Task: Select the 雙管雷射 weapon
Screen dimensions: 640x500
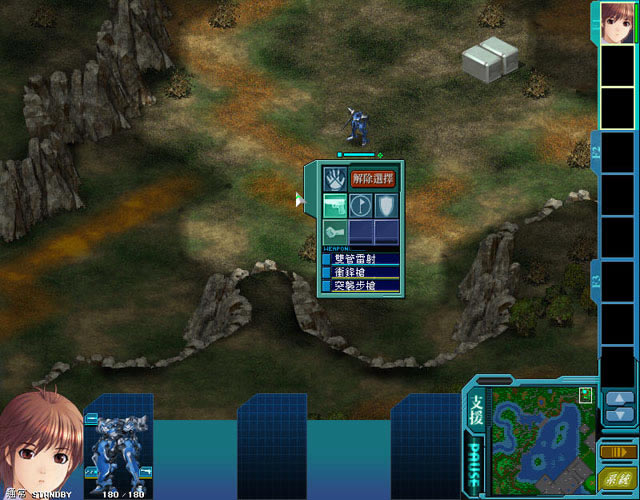Action: tap(360, 259)
